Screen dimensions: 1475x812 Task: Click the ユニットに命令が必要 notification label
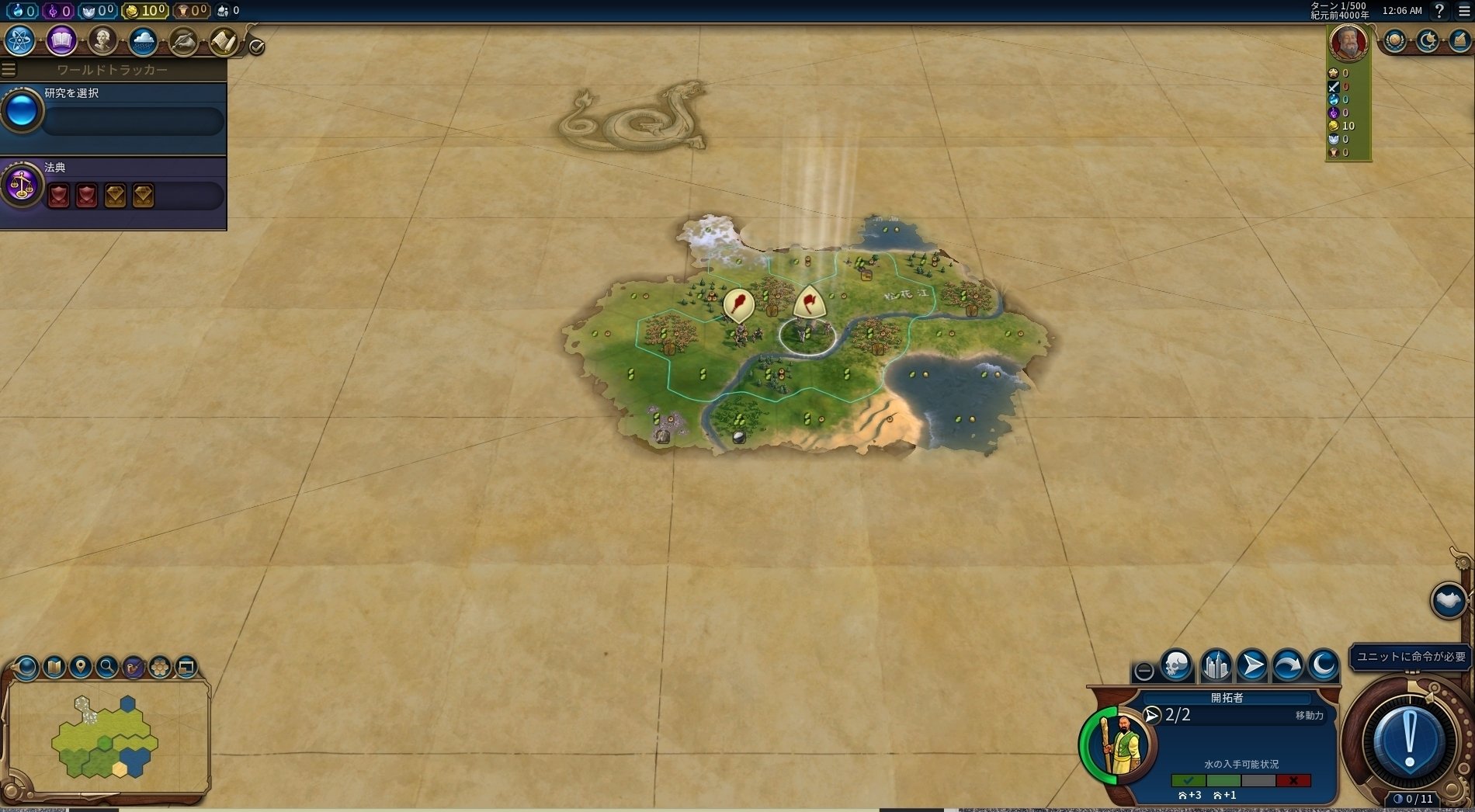click(1411, 657)
